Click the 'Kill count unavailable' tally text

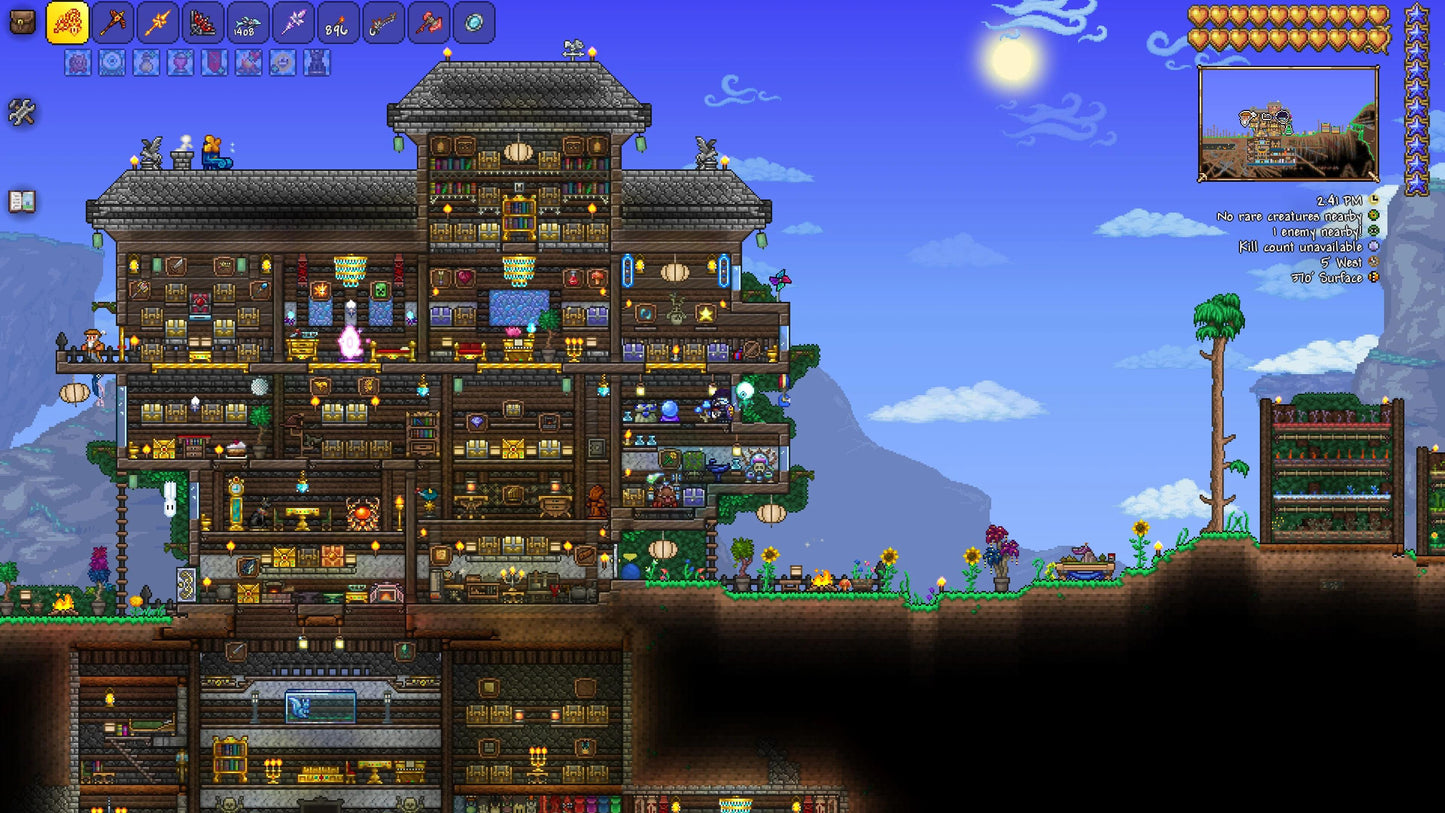click(x=1301, y=247)
